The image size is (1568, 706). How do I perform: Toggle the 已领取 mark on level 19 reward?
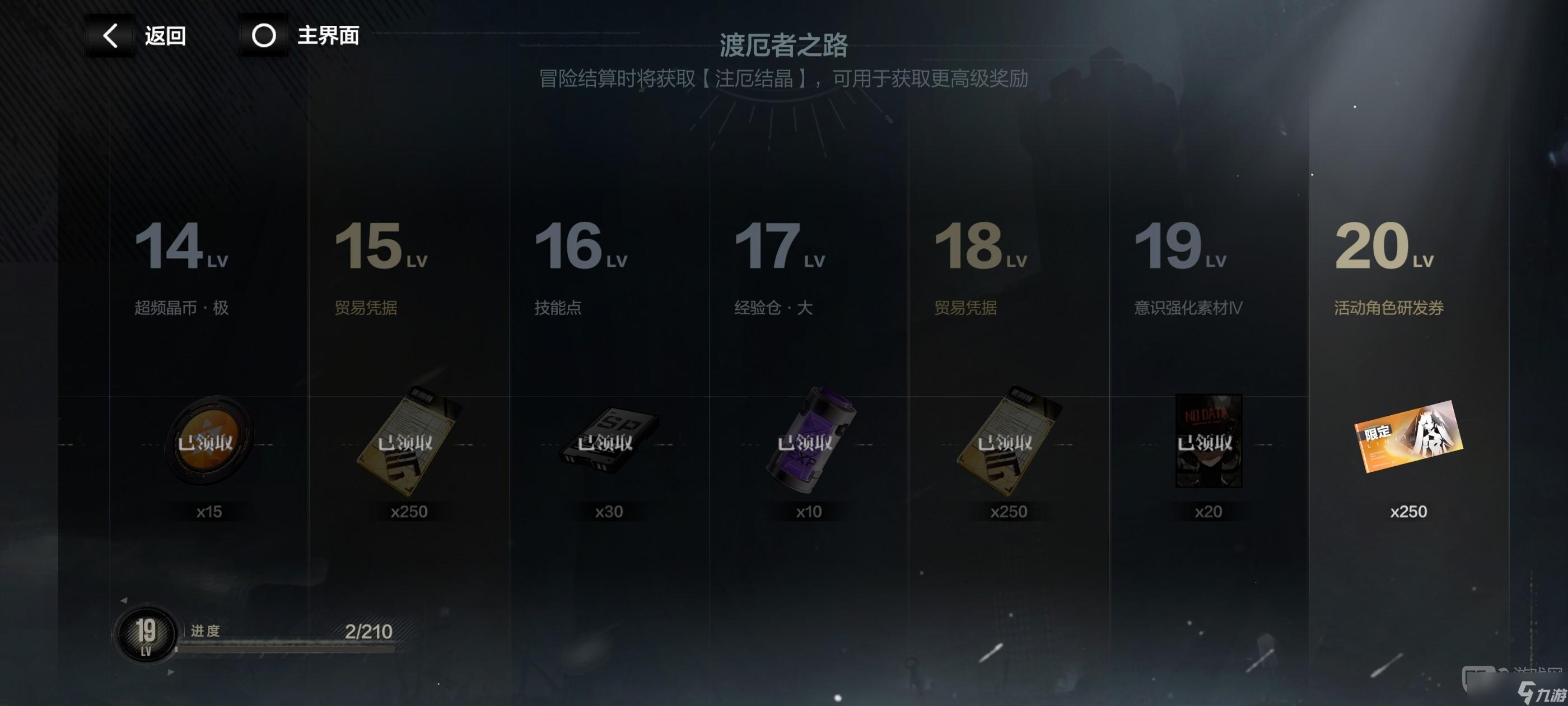tap(1208, 440)
